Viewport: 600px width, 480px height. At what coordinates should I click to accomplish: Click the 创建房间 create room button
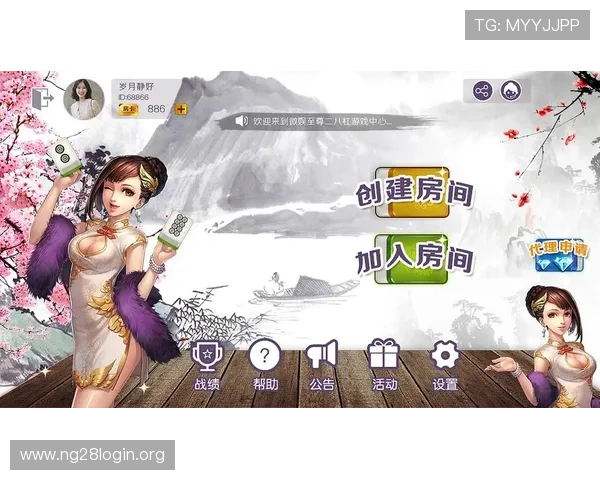point(415,192)
